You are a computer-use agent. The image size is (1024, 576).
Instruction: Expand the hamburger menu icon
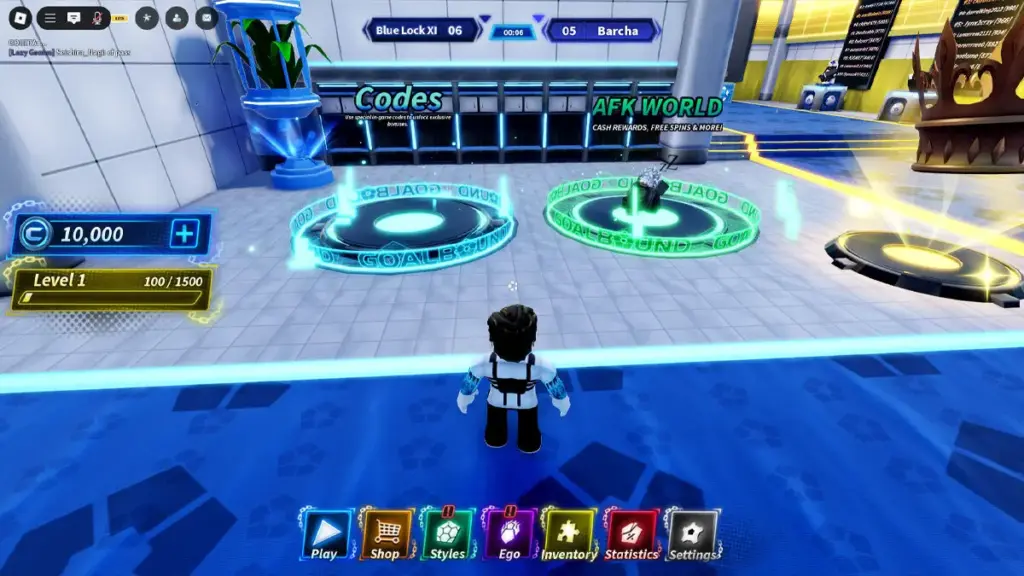[x=50, y=18]
